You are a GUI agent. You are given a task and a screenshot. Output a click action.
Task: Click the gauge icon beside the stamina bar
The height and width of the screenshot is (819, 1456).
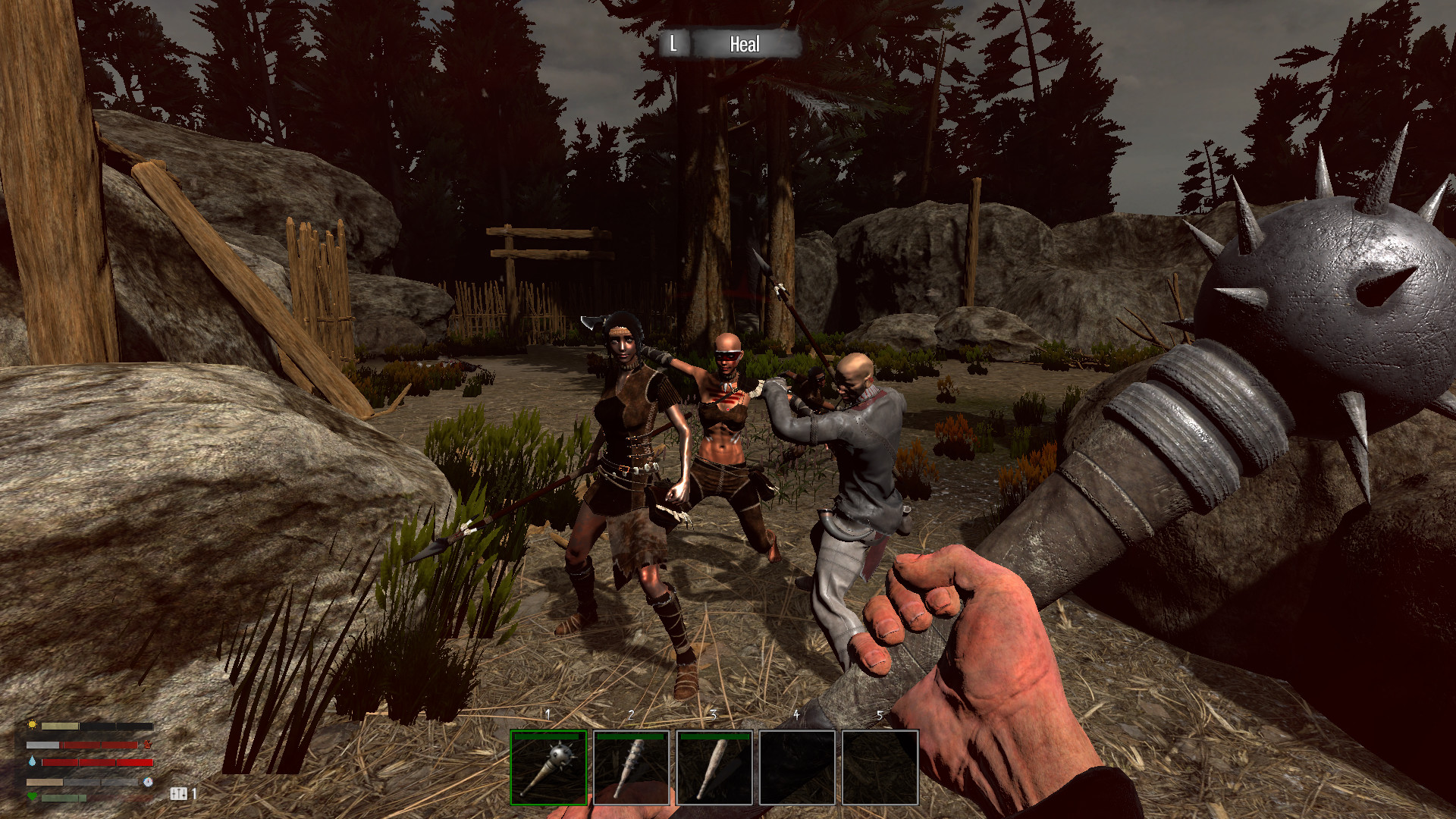coord(148,783)
